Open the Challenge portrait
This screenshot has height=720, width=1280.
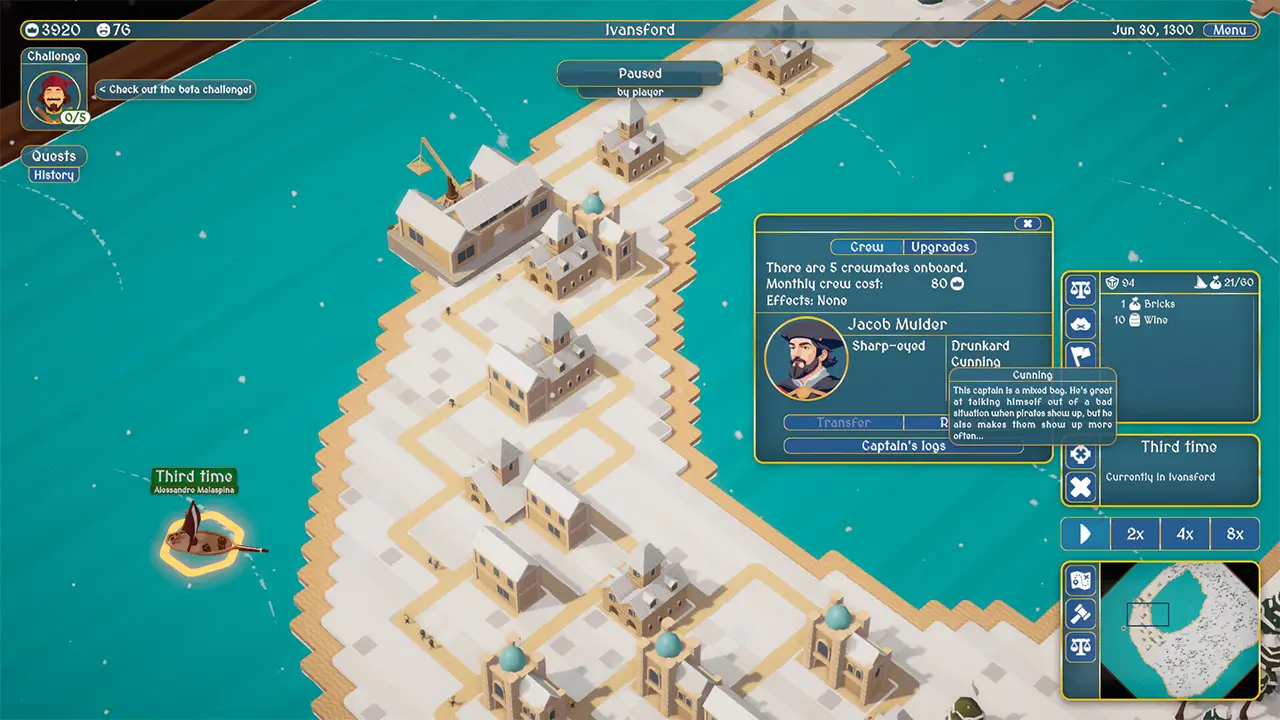tap(54, 97)
